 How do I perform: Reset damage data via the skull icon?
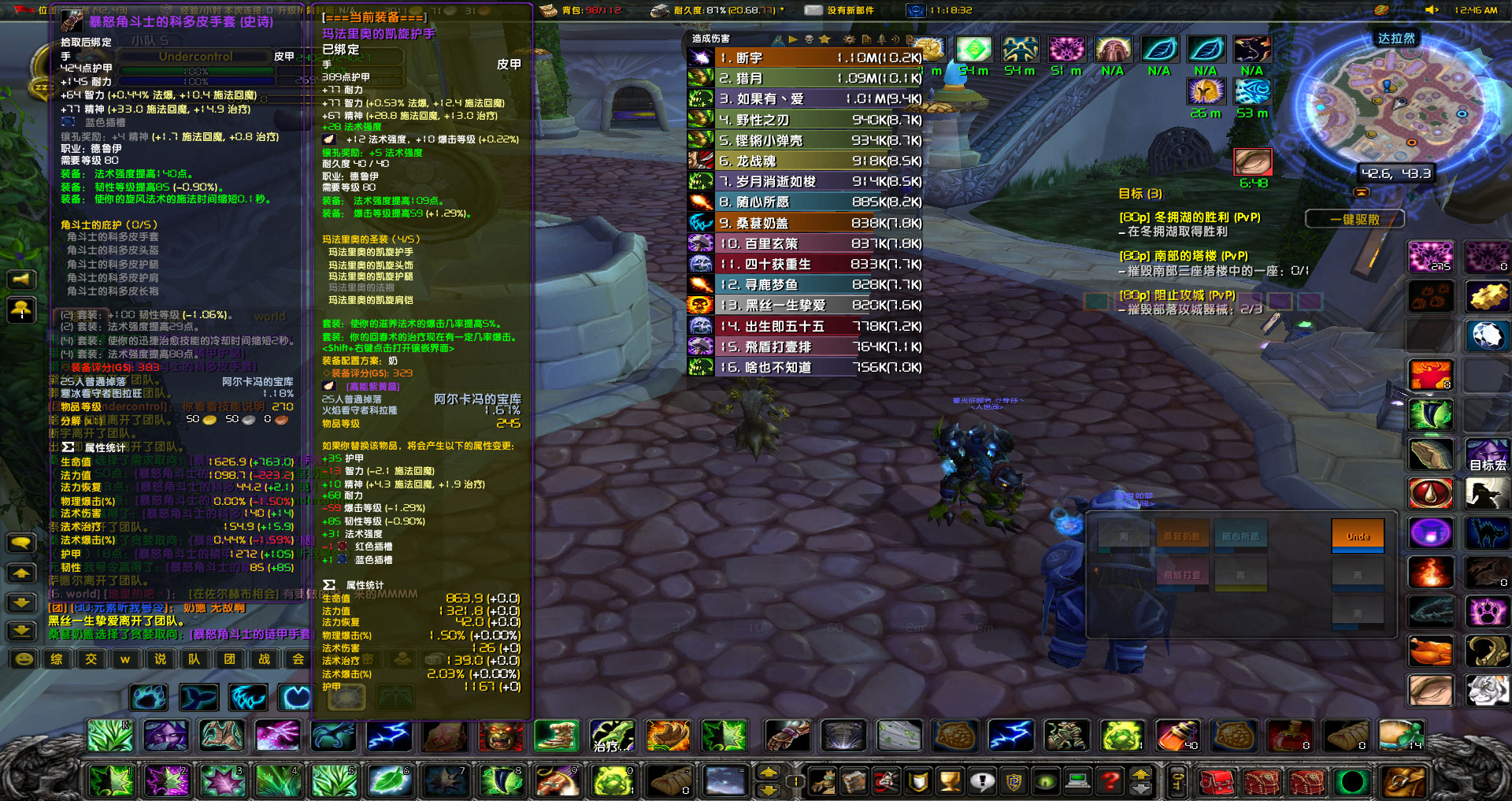[809, 39]
